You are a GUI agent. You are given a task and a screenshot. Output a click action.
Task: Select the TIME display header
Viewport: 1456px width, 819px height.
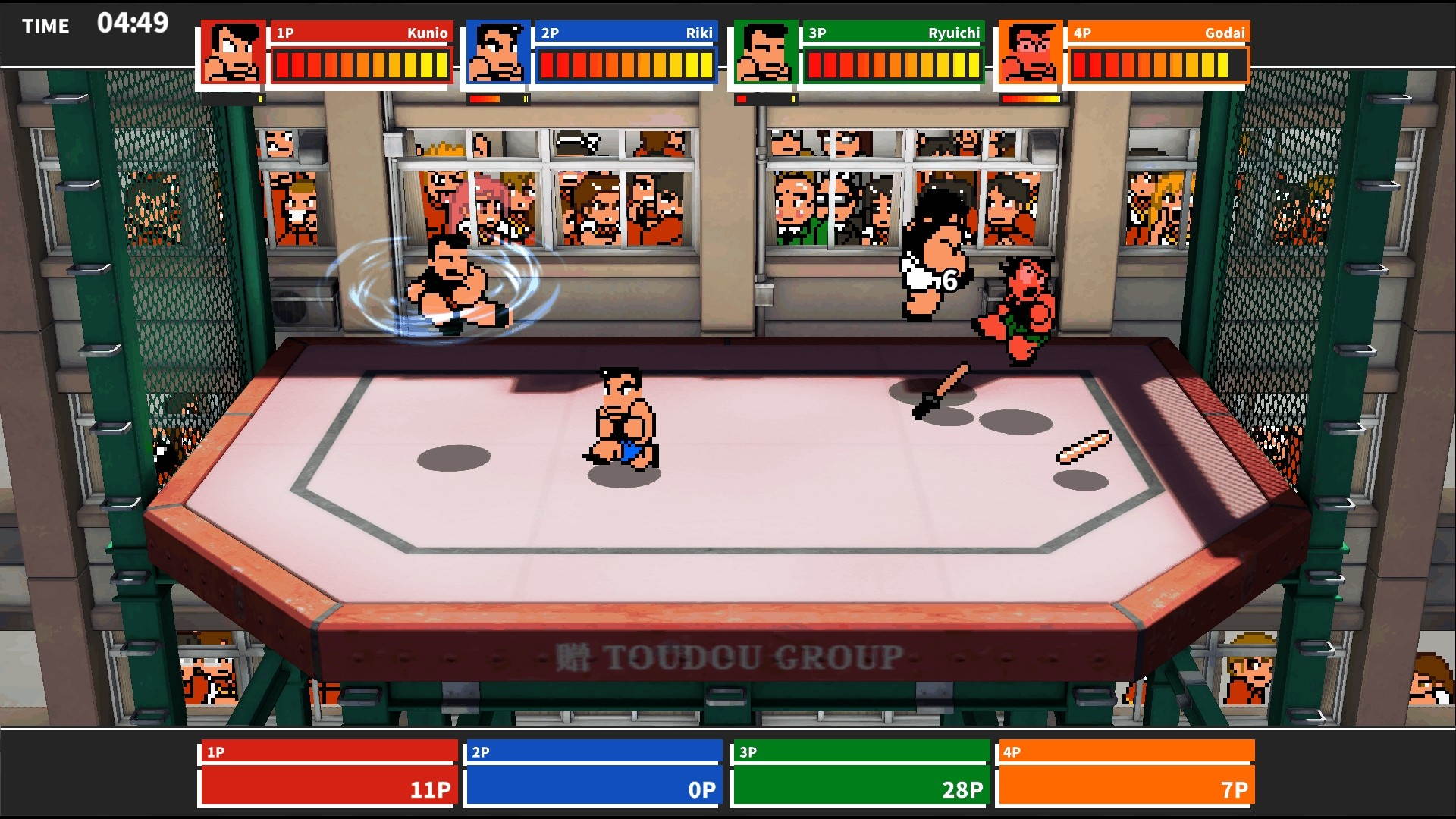click(45, 26)
